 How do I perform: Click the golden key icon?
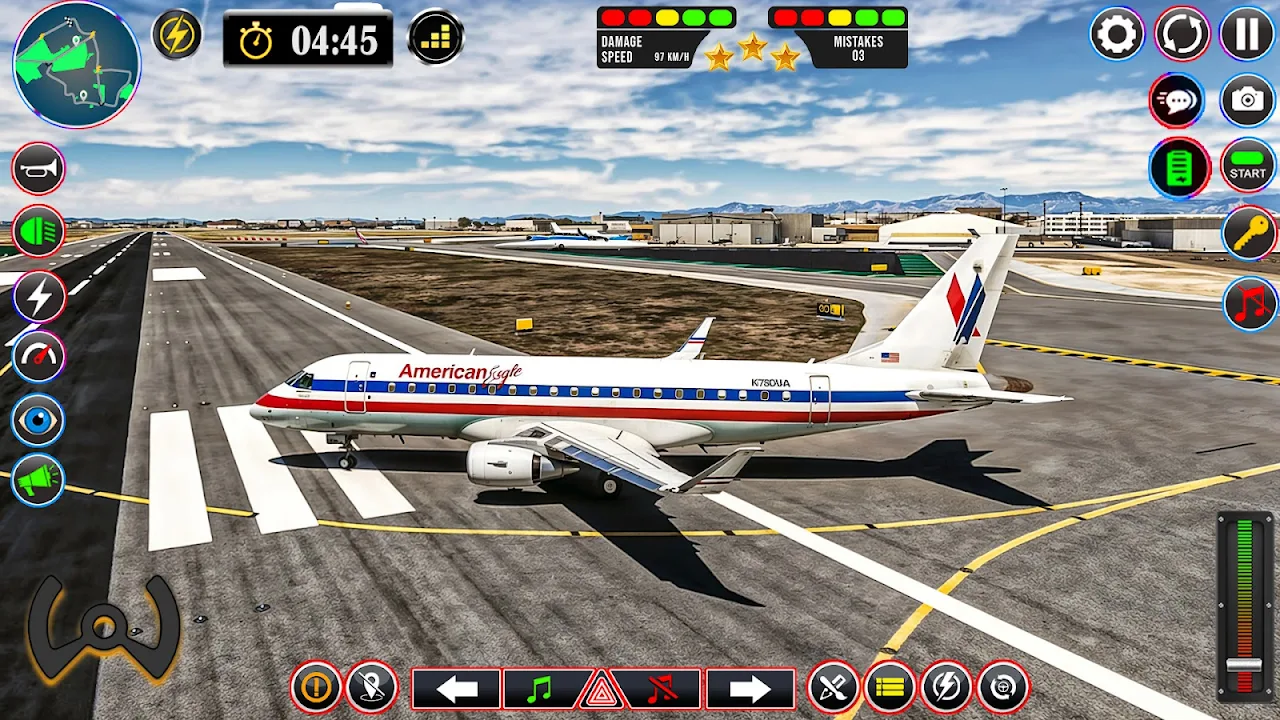pos(1250,234)
